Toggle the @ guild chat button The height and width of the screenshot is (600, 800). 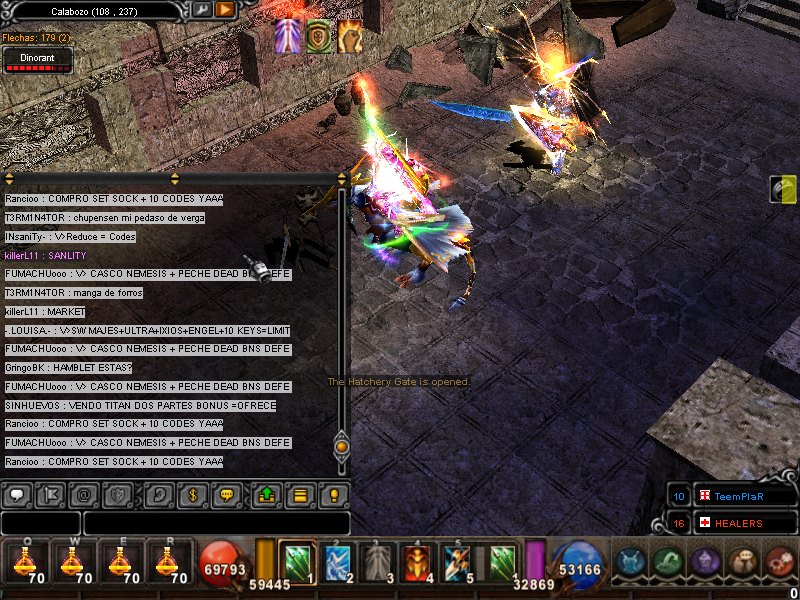(86, 494)
